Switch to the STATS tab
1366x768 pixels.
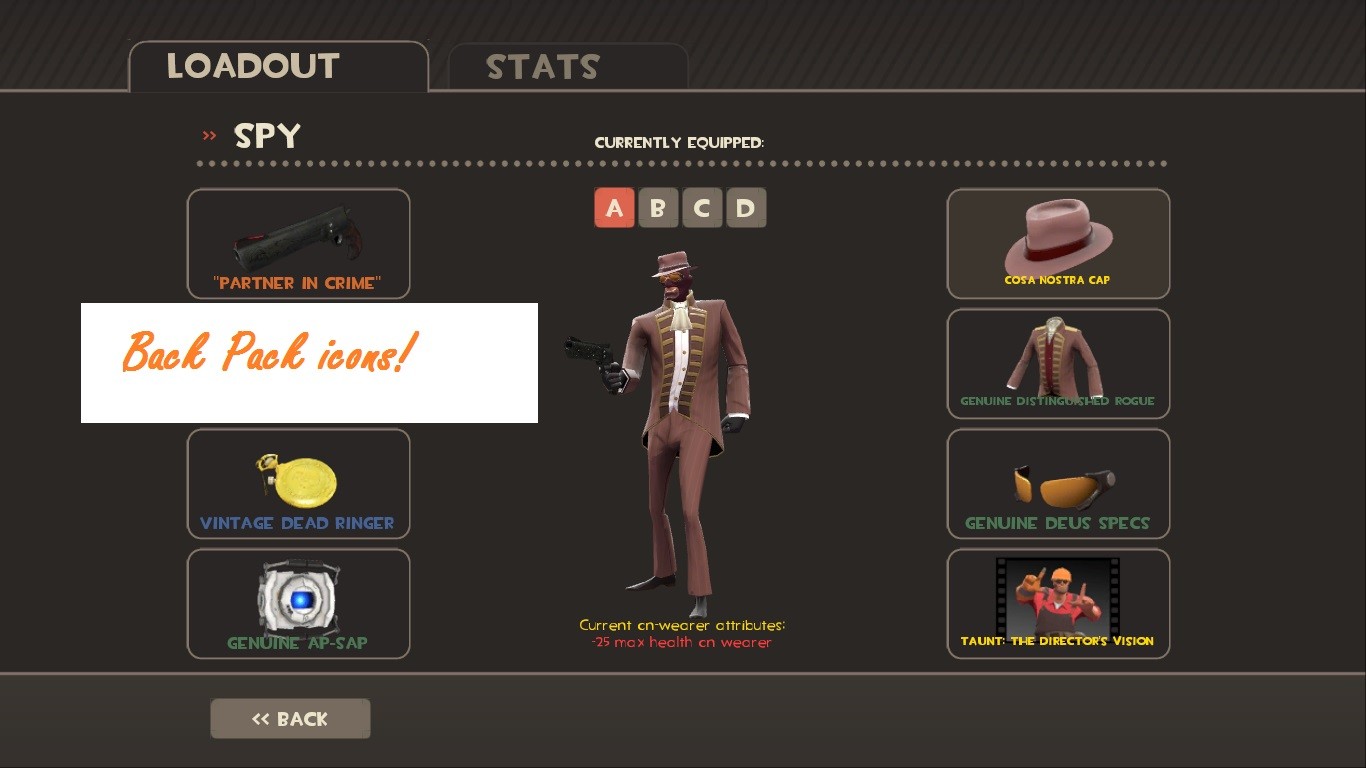[542, 67]
